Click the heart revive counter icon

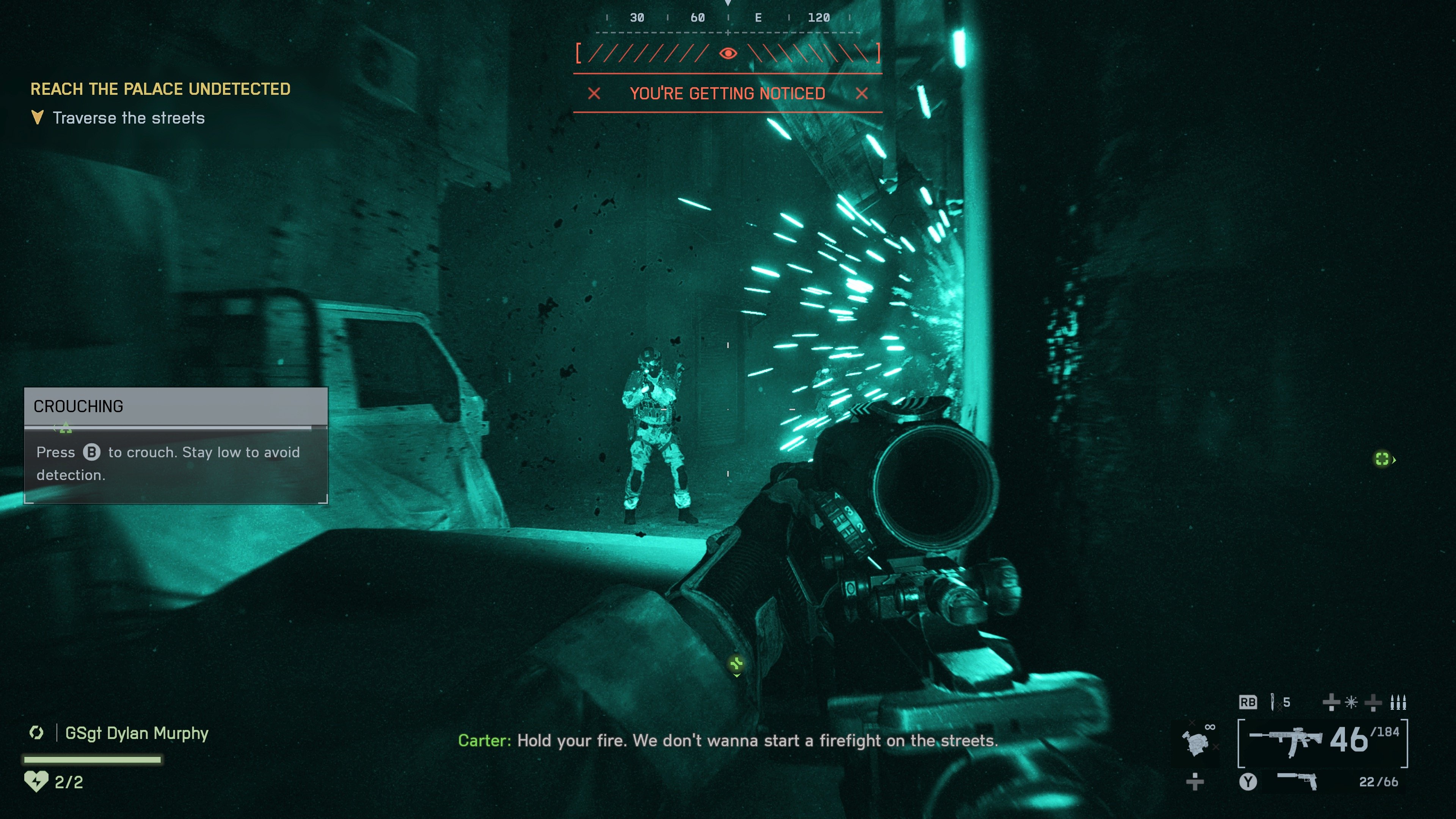click(36, 782)
